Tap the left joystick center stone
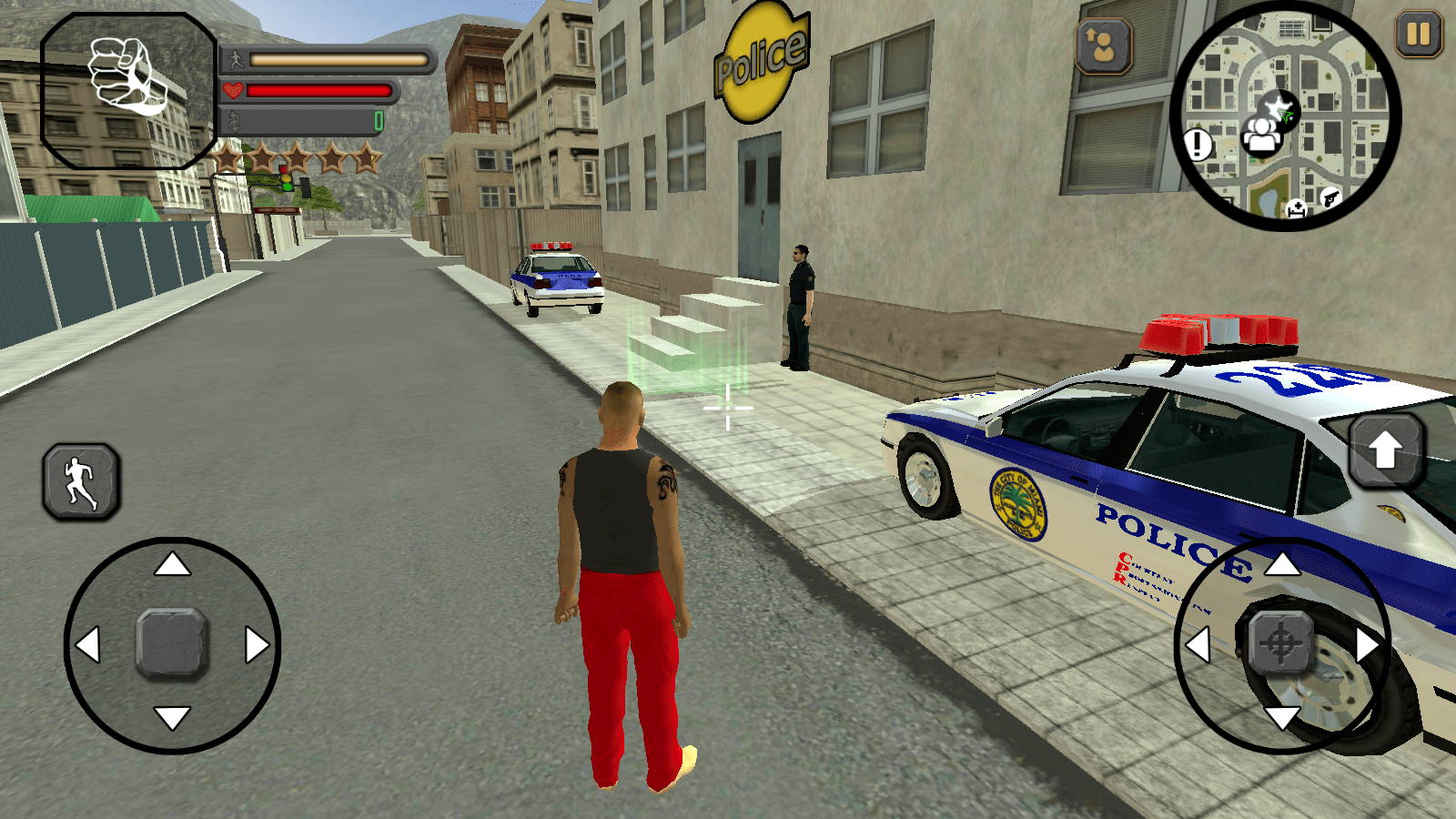 (x=172, y=643)
